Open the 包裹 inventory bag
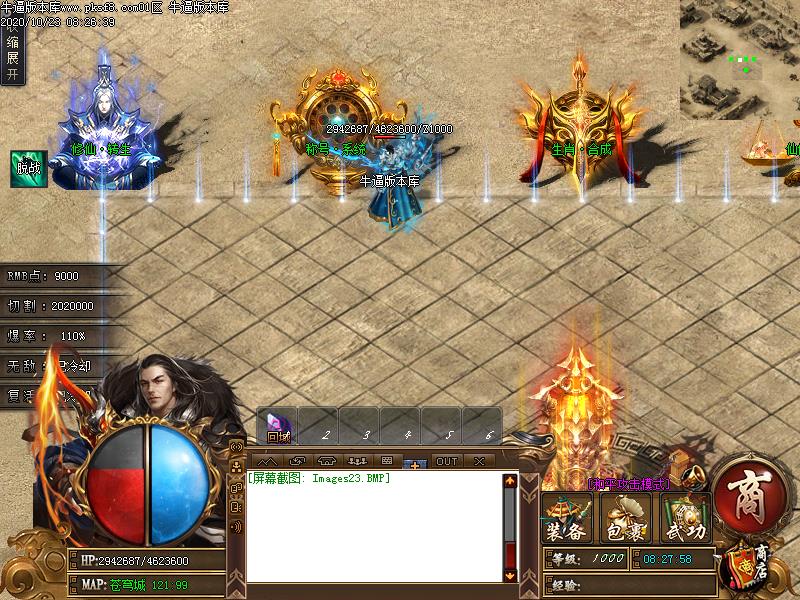 (x=627, y=518)
